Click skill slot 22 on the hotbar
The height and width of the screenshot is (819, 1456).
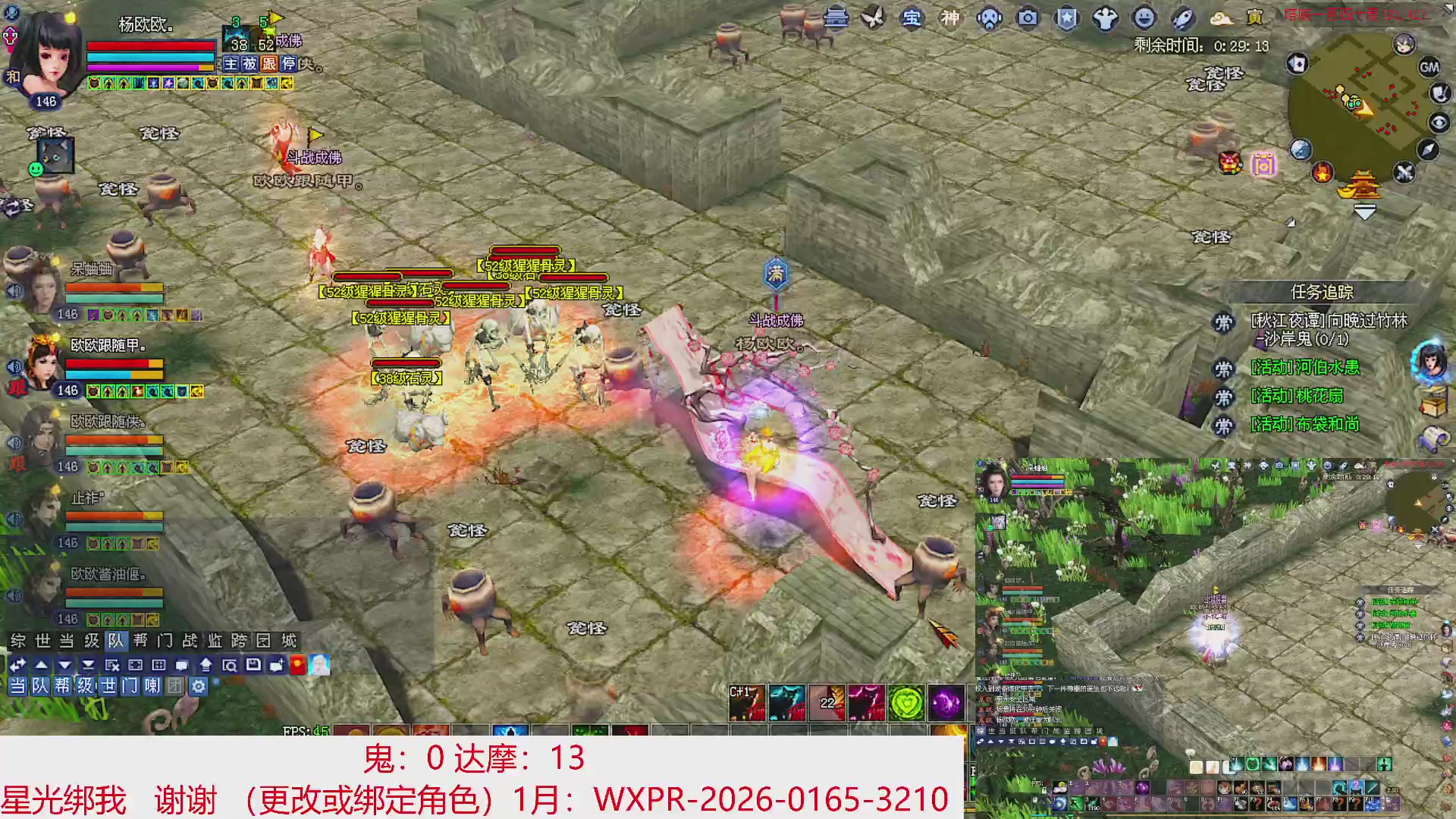pyautogui.click(x=827, y=701)
